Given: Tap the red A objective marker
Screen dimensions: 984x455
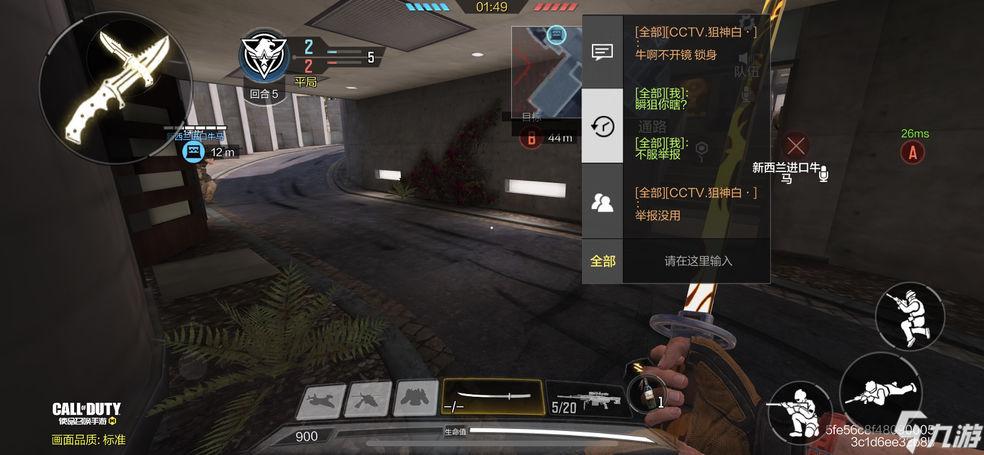Looking at the screenshot, I should (911, 153).
